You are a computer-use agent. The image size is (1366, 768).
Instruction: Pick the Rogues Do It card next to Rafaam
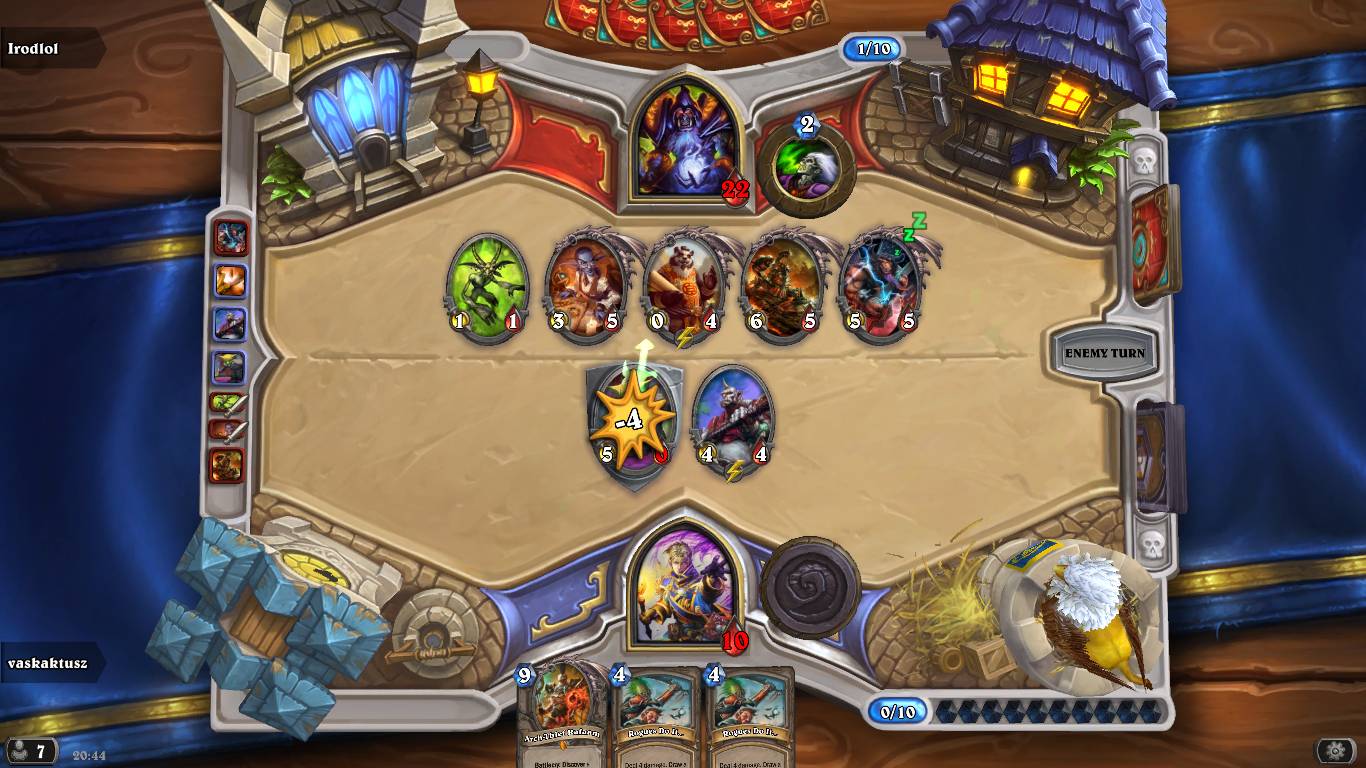656,715
